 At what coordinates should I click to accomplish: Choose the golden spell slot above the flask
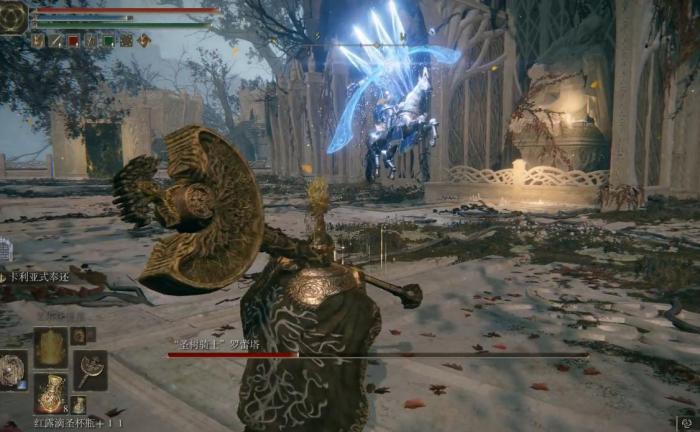(51, 347)
